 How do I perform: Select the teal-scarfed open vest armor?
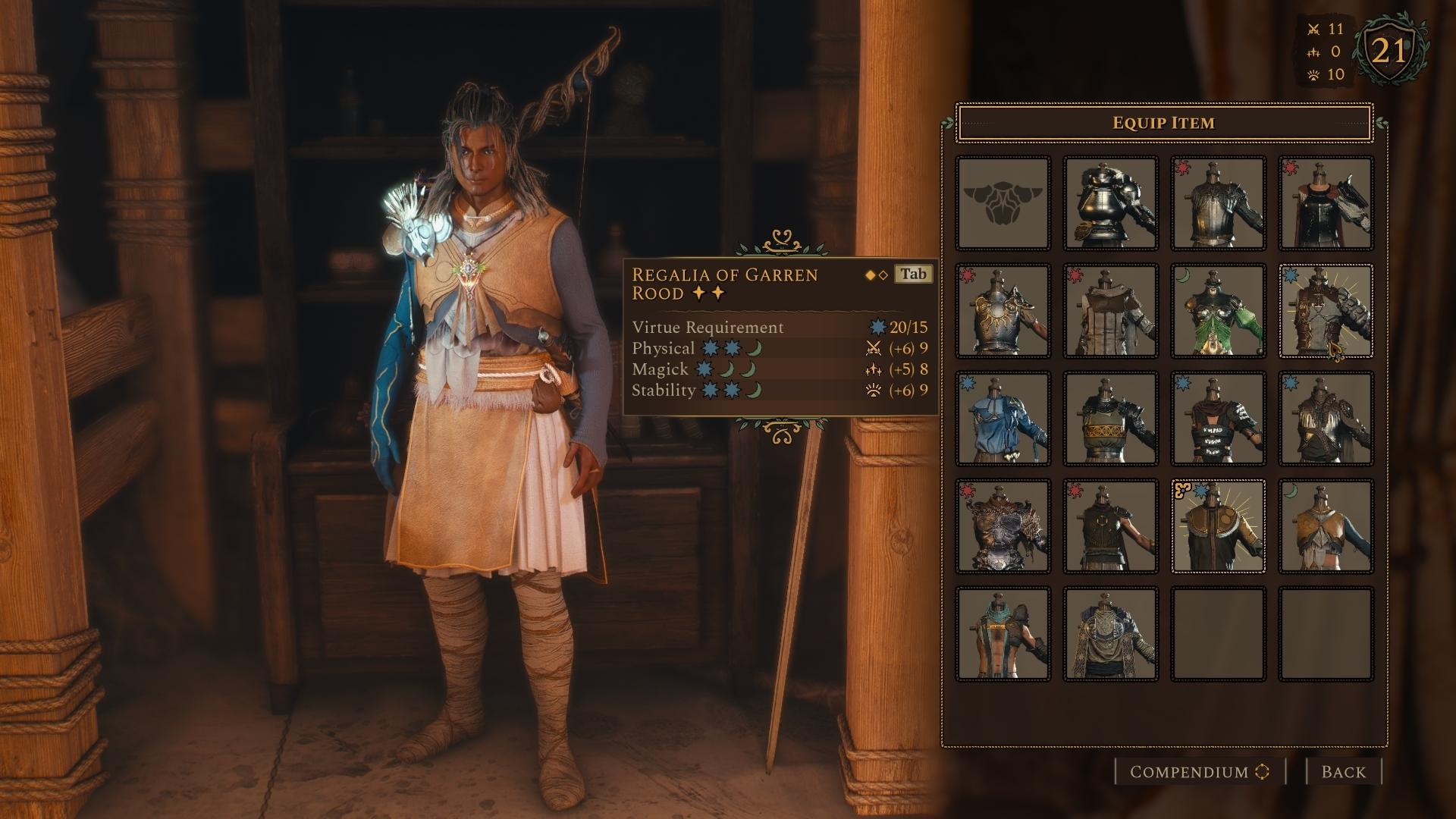click(1003, 634)
